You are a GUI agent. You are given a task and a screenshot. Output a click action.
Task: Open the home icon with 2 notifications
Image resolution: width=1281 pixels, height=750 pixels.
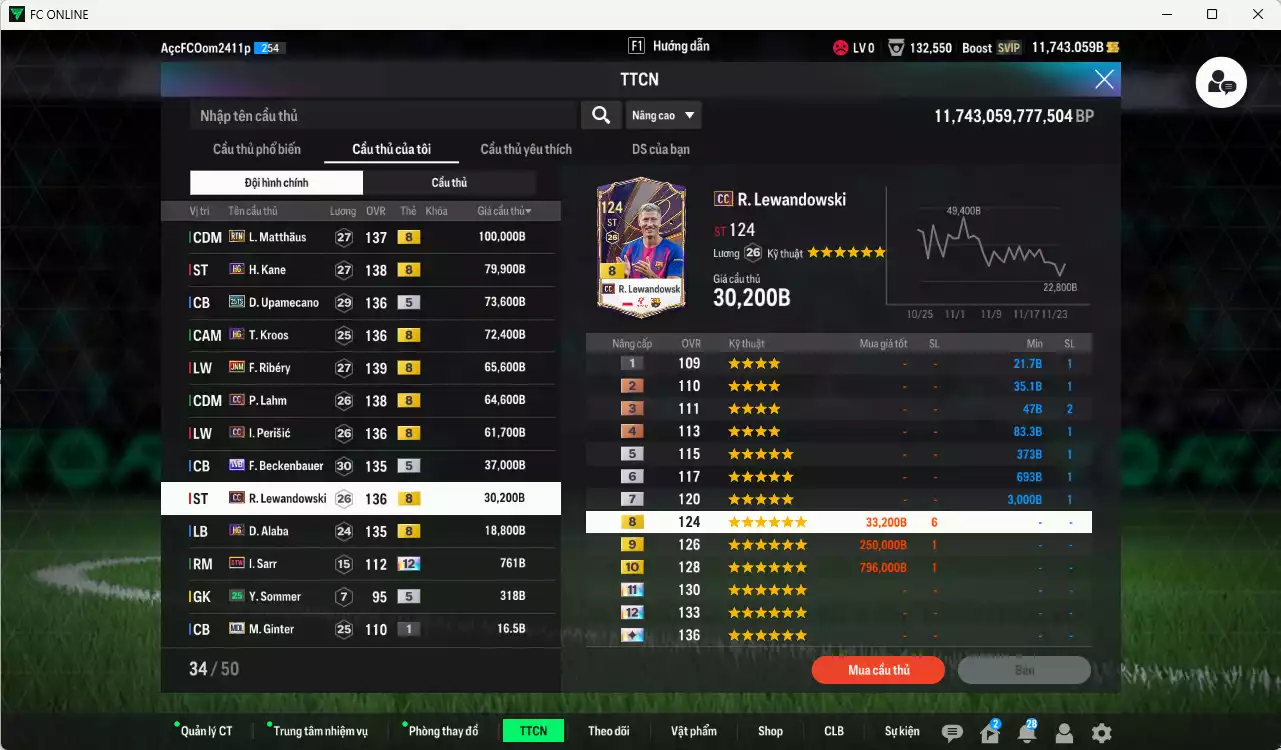pyautogui.click(x=988, y=731)
